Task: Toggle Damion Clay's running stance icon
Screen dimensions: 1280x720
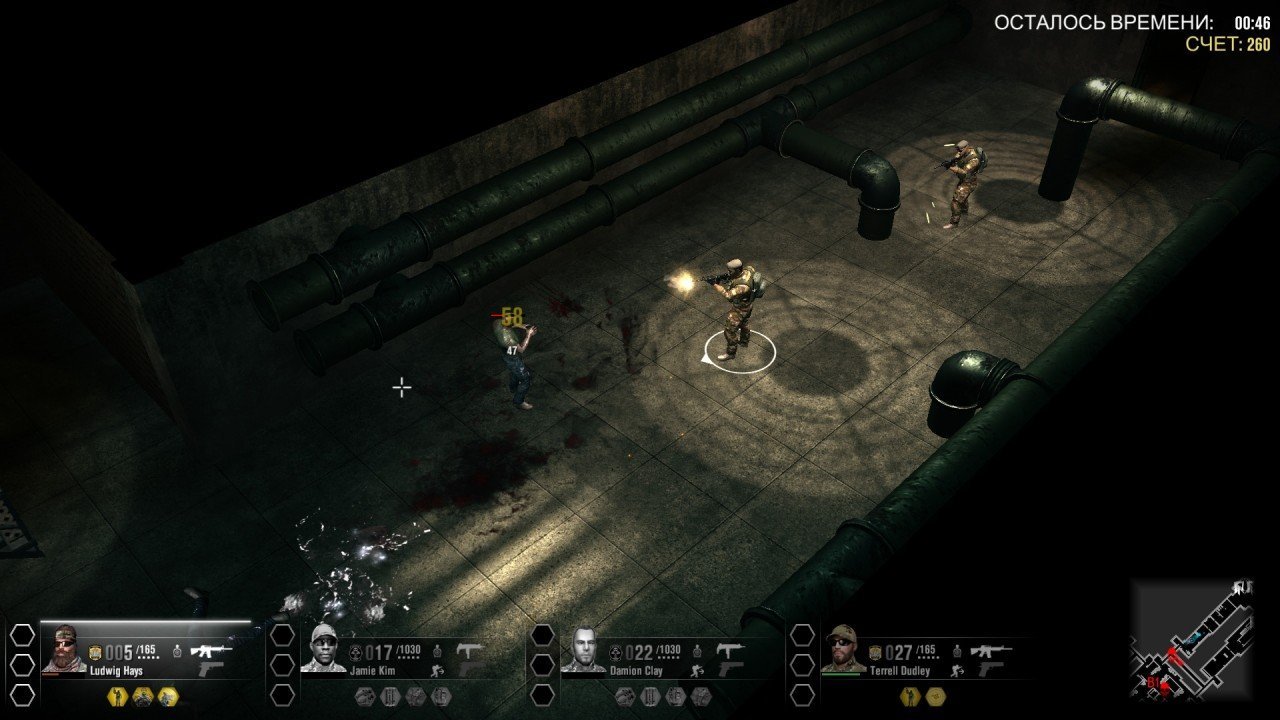Action: point(697,669)
